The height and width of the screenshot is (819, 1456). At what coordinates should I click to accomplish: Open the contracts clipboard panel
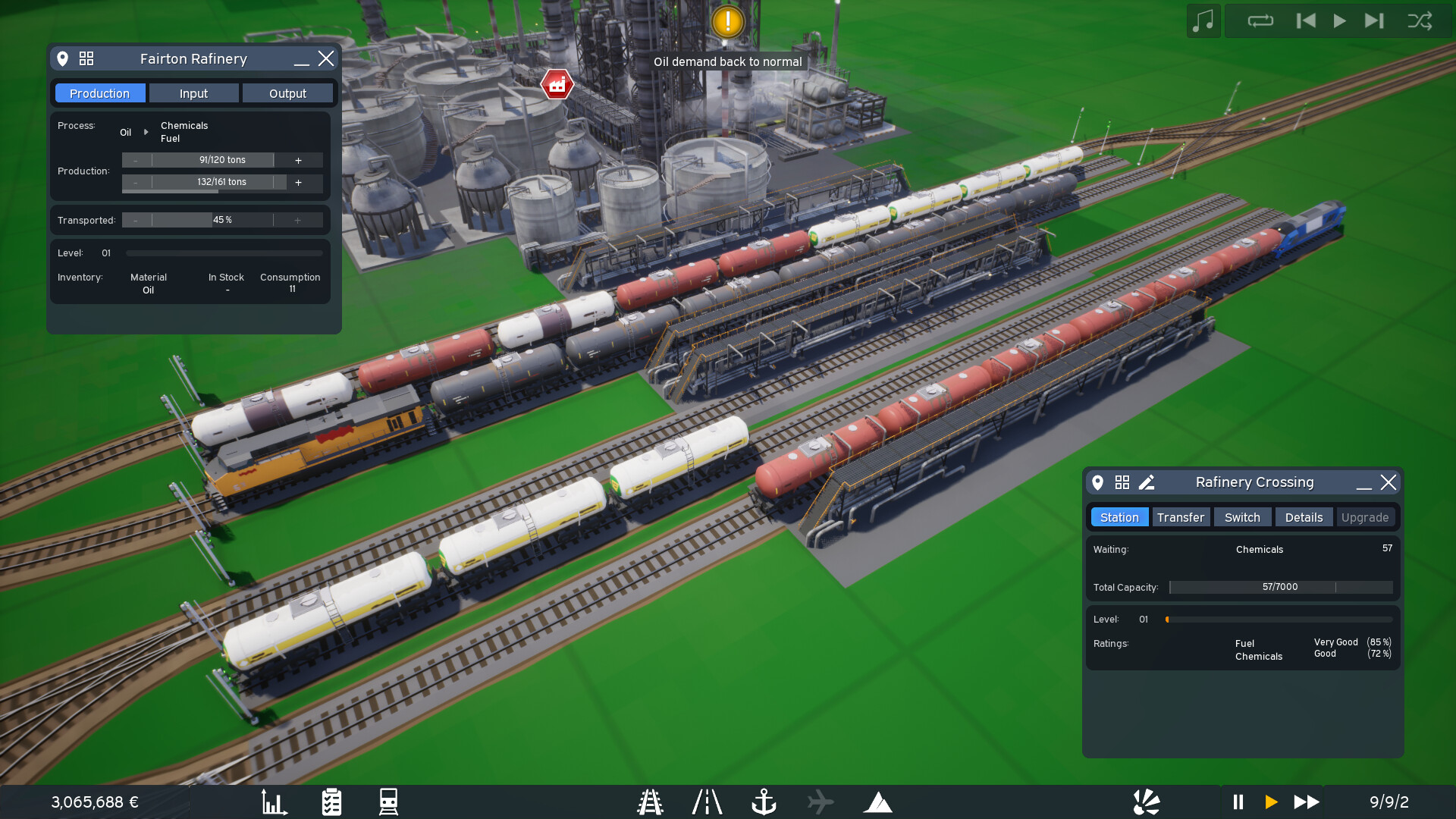331,802
